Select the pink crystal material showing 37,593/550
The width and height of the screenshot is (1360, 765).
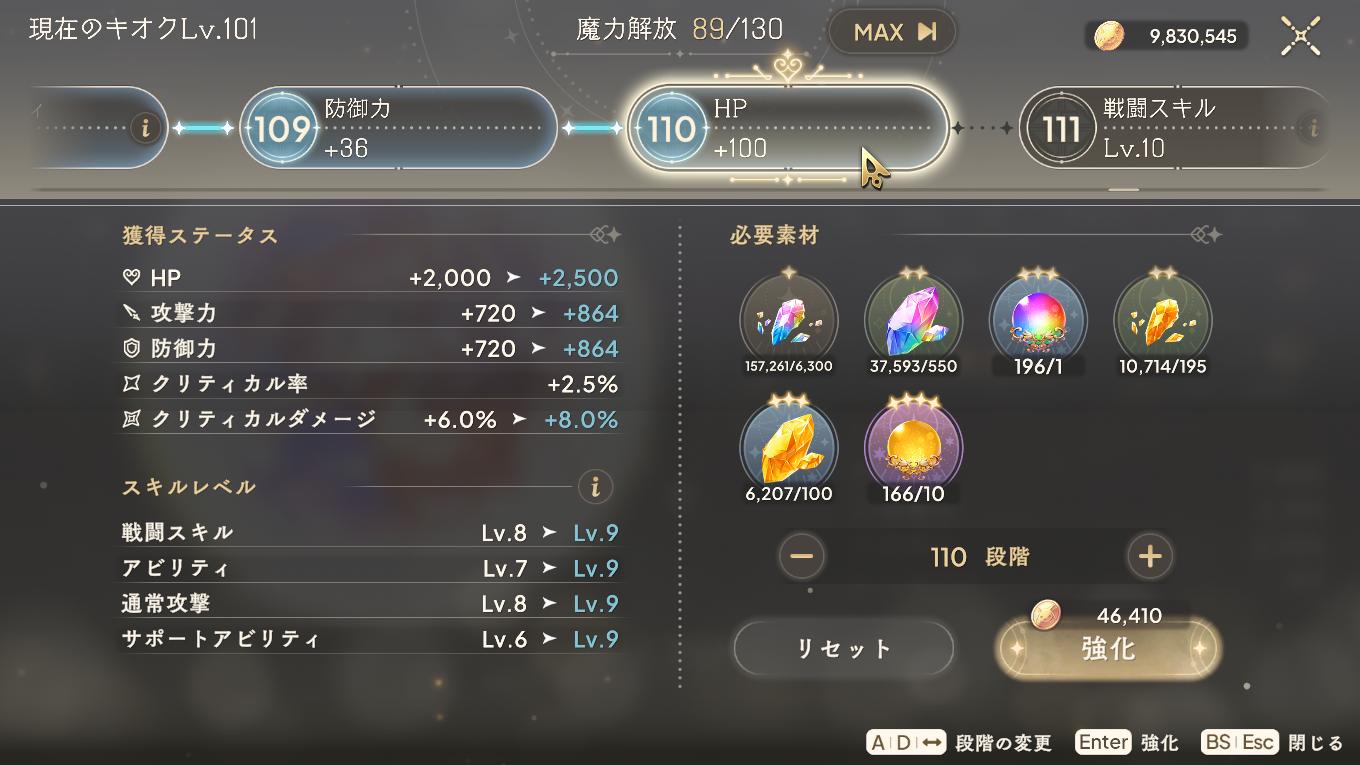point(913,318)
